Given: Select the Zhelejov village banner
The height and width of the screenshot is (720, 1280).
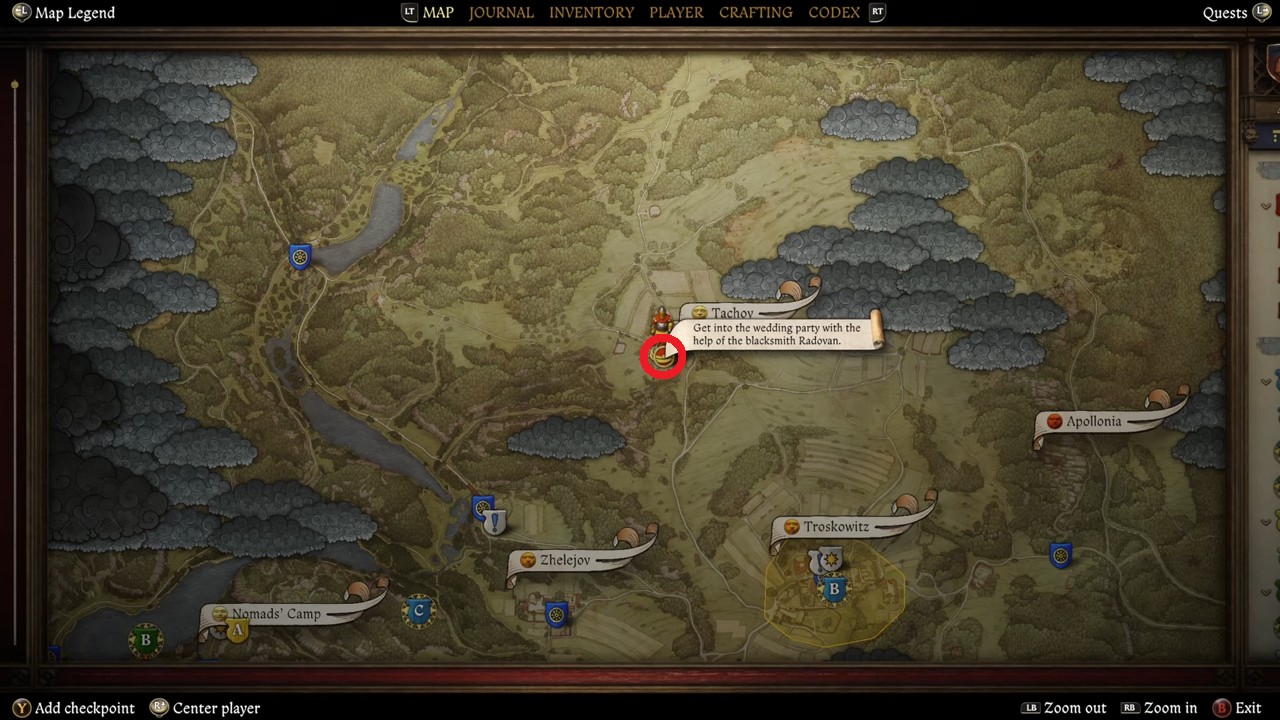Looking at the screenshot, I should point(565,560).
